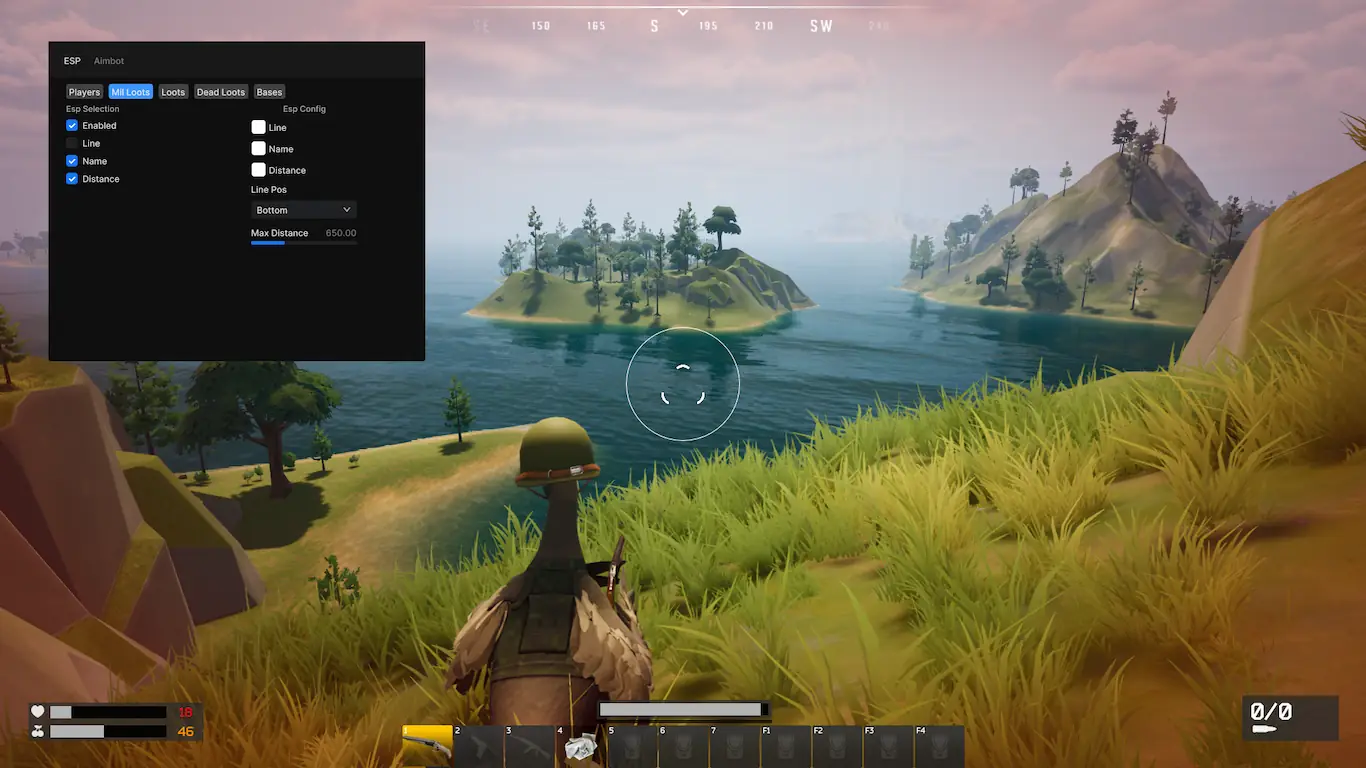Switch to the Aimbot tab
This screenshot has width=1366, height=768.
click(109, 61)
